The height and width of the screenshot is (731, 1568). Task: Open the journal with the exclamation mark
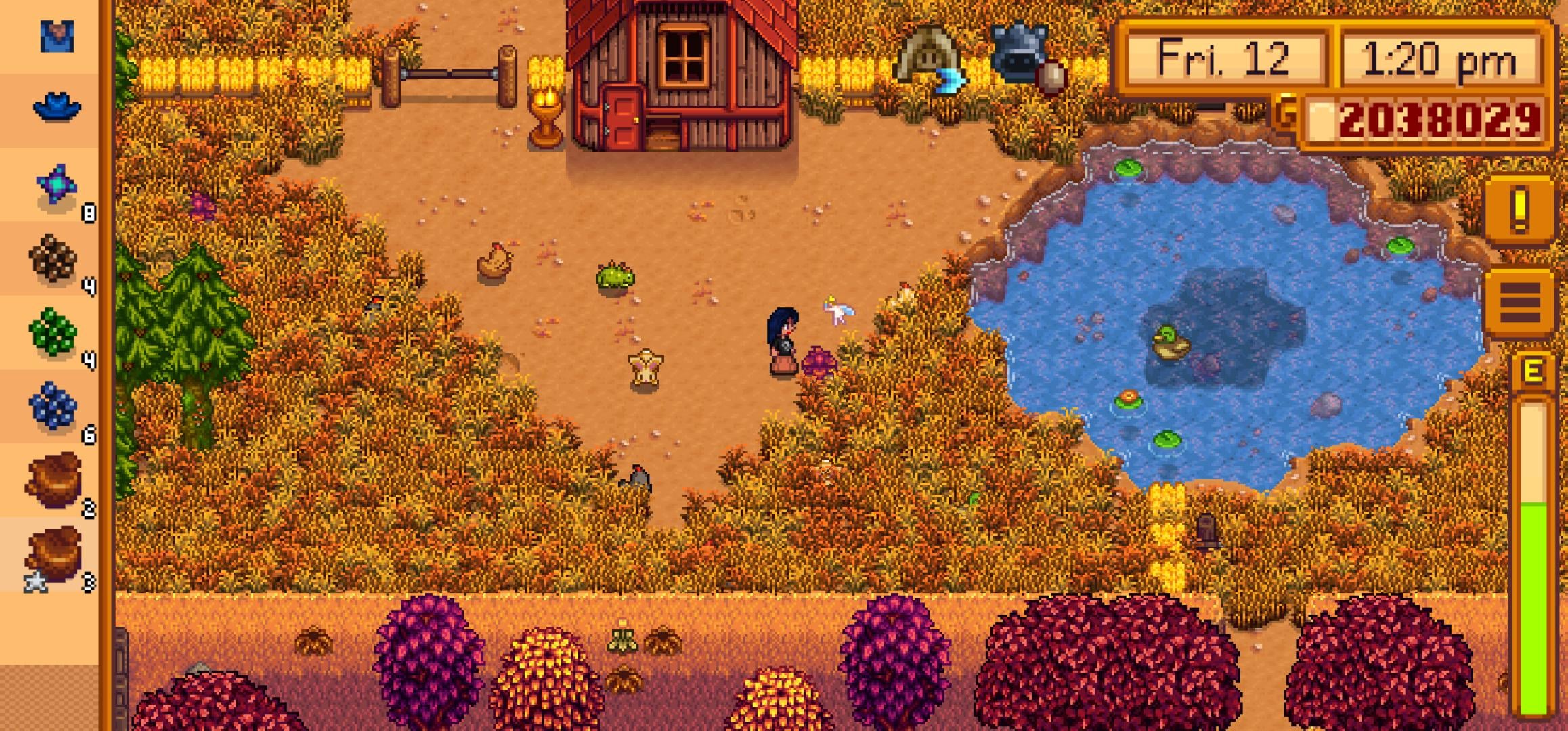pyautogui.click(x=1520, y=208)
